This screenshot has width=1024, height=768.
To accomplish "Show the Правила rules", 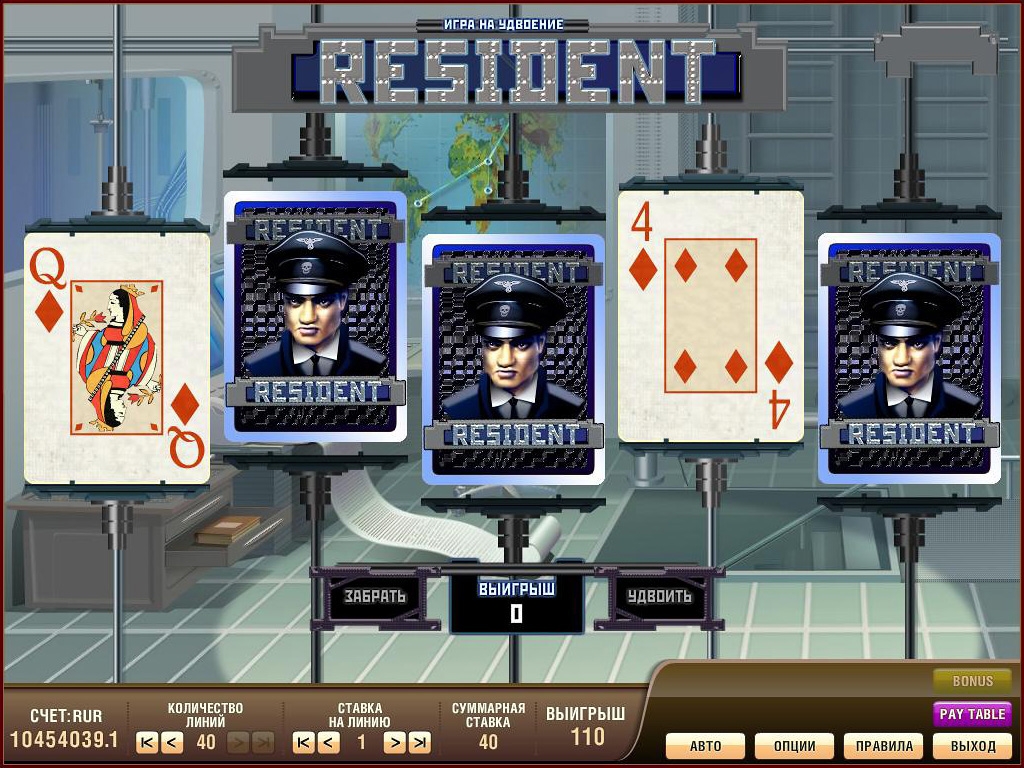I will 884,746.
